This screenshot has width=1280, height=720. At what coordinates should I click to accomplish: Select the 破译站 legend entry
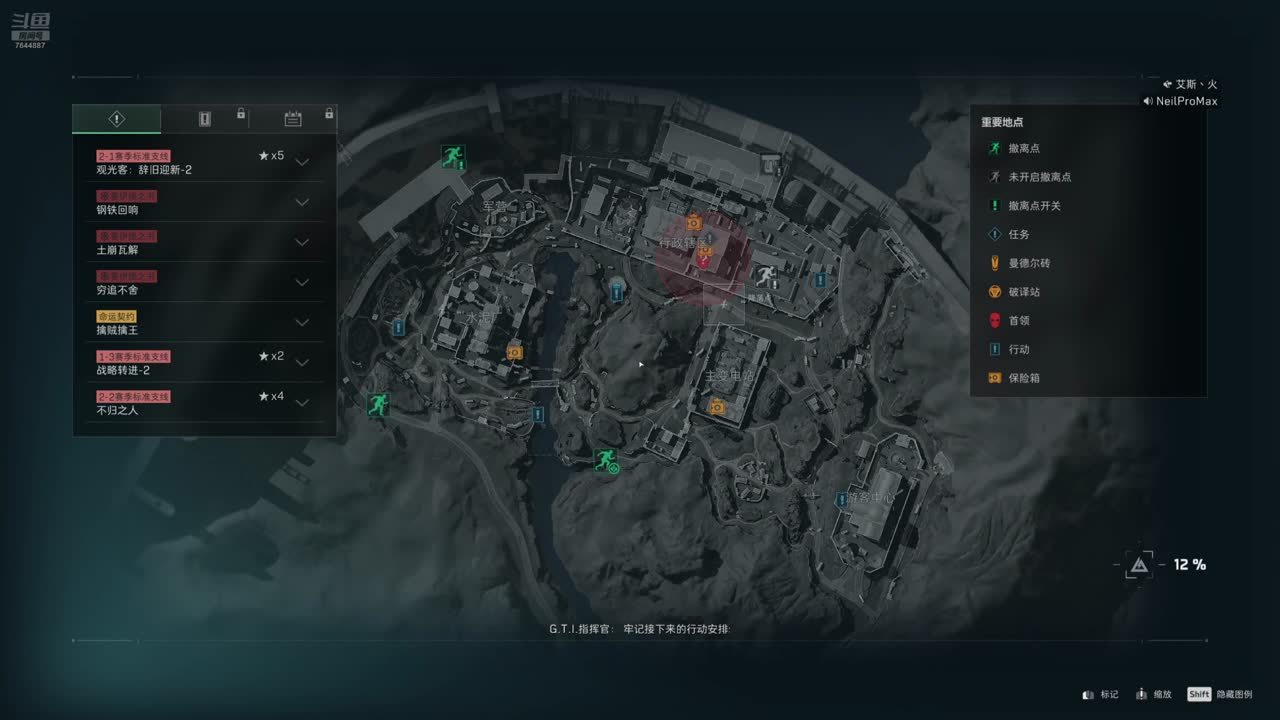pyautogui.click(x=1024, y=292)
